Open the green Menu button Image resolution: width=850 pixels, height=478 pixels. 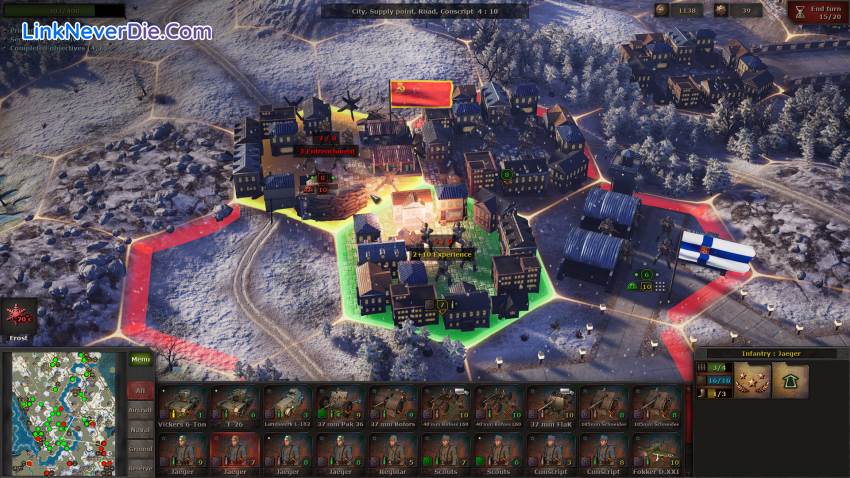click(x=141, y=360)
